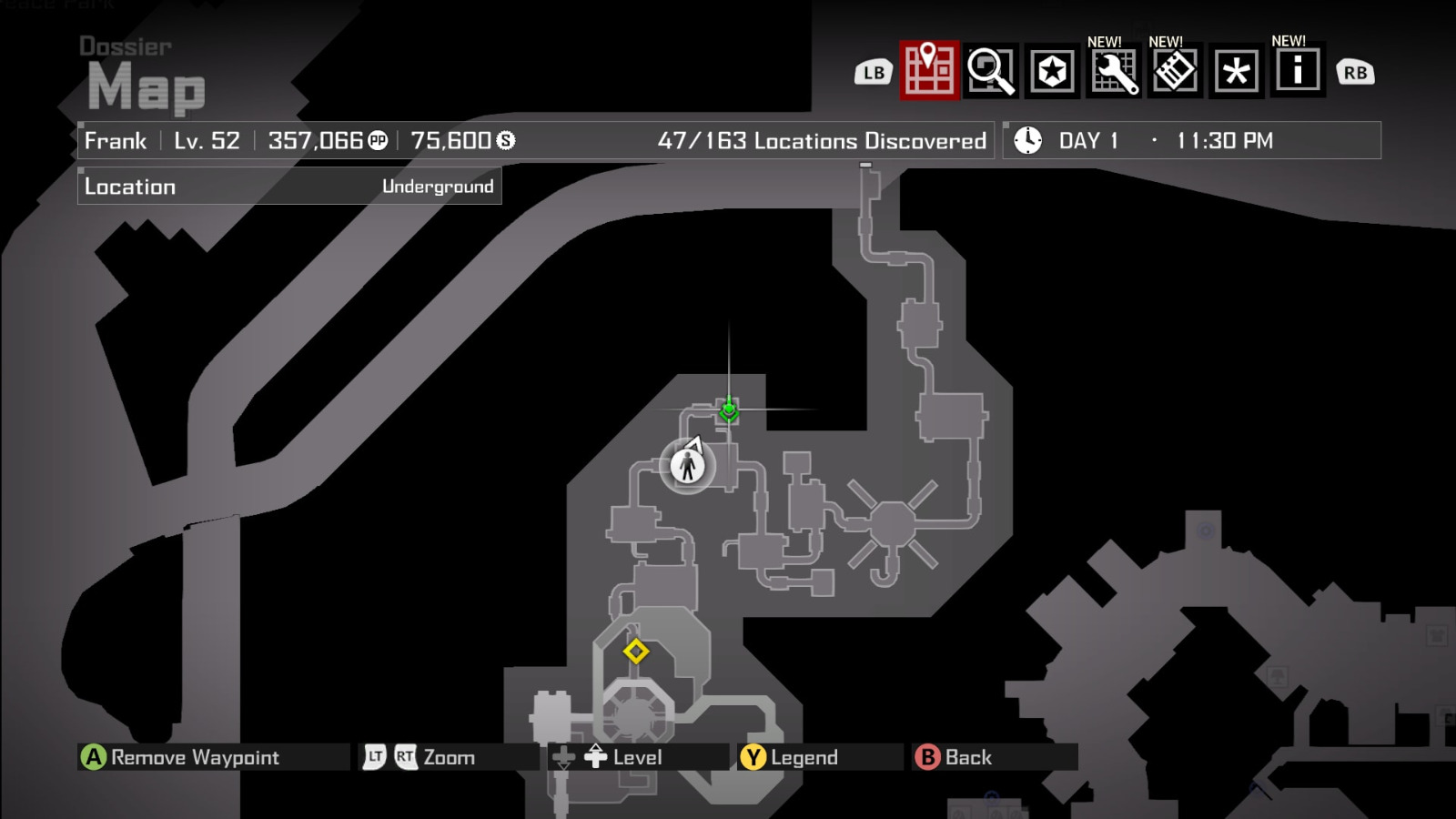Open the star achievements dossier icon
The height and width of the screenshot is (819, 1456).
click(x=1050, y=70)
